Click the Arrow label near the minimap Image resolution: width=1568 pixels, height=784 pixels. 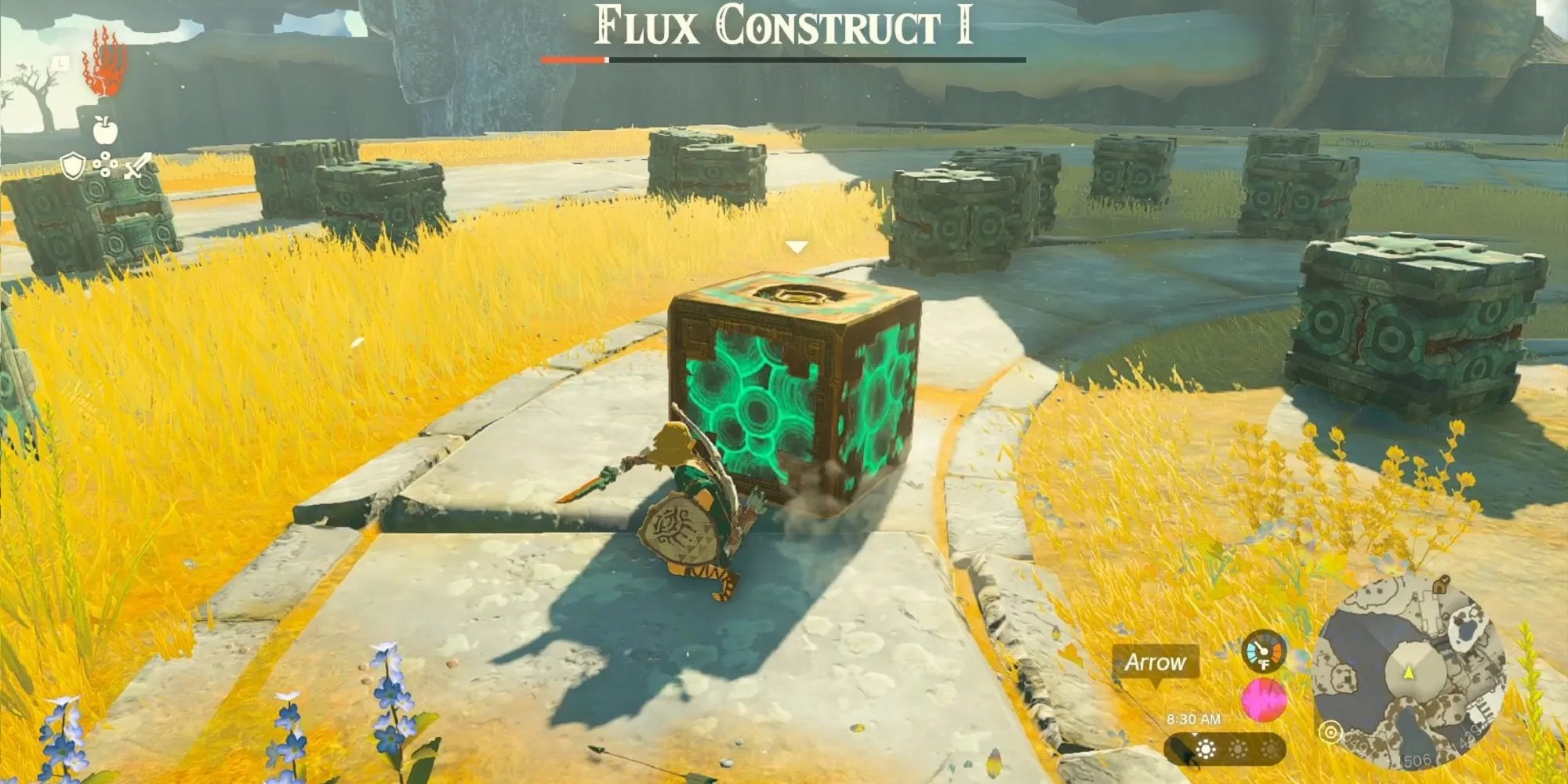click(1156, 662)
